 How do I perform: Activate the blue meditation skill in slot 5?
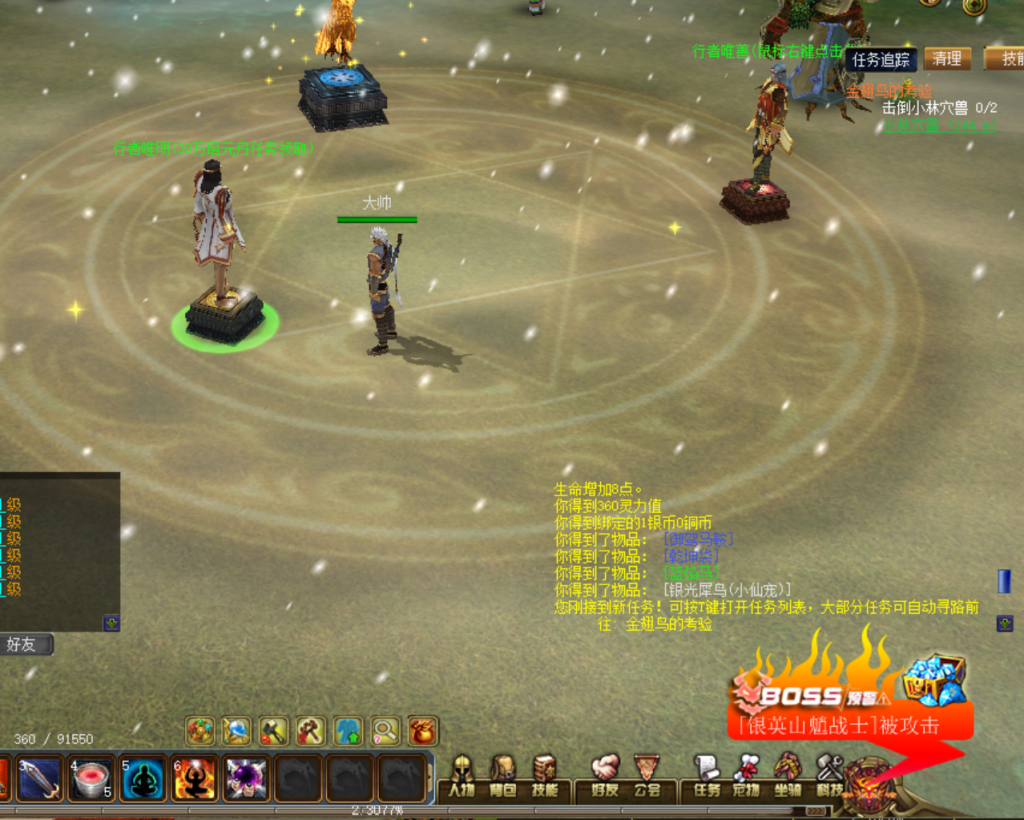pos(143,779)
